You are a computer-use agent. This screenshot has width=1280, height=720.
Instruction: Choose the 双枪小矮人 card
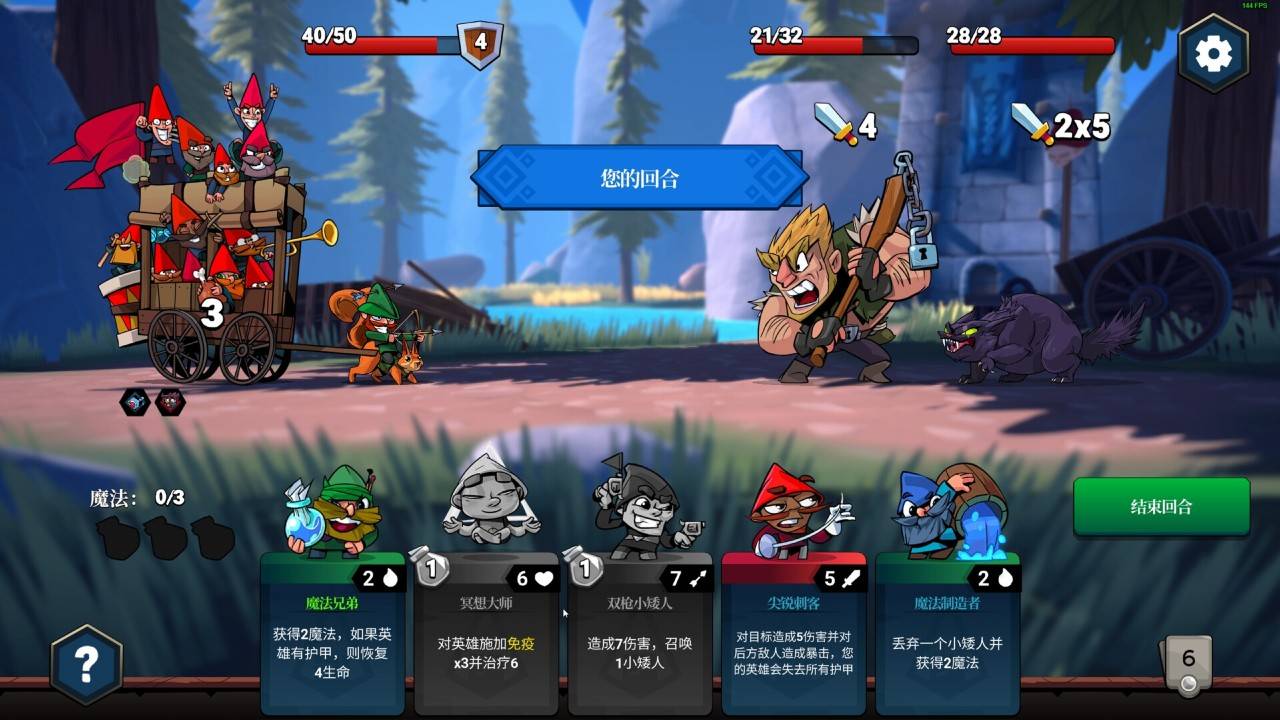640,630
